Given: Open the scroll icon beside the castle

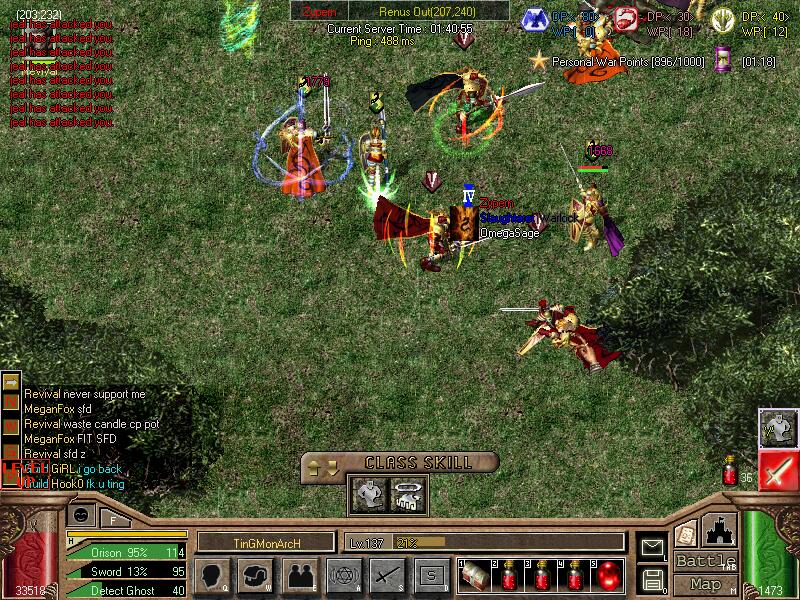Looking at the screenshot, I should [x=686, y=534].
